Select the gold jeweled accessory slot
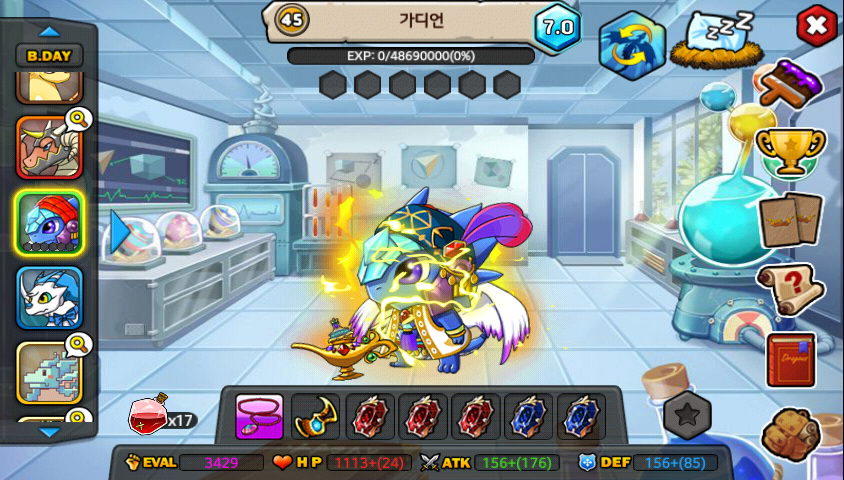 pyautogui.click(x=316, y=417)
